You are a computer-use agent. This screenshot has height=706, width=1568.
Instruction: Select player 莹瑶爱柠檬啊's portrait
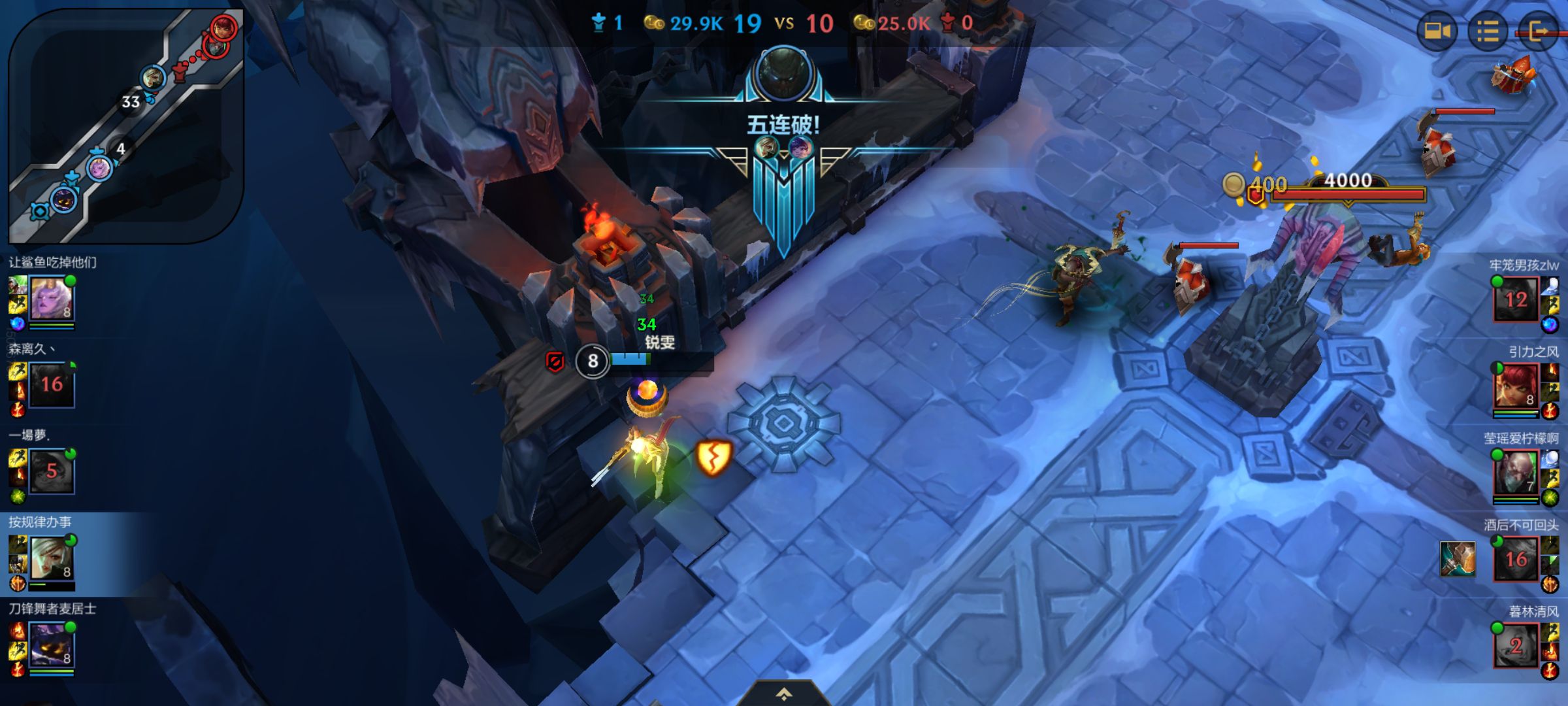(1516, 473)
